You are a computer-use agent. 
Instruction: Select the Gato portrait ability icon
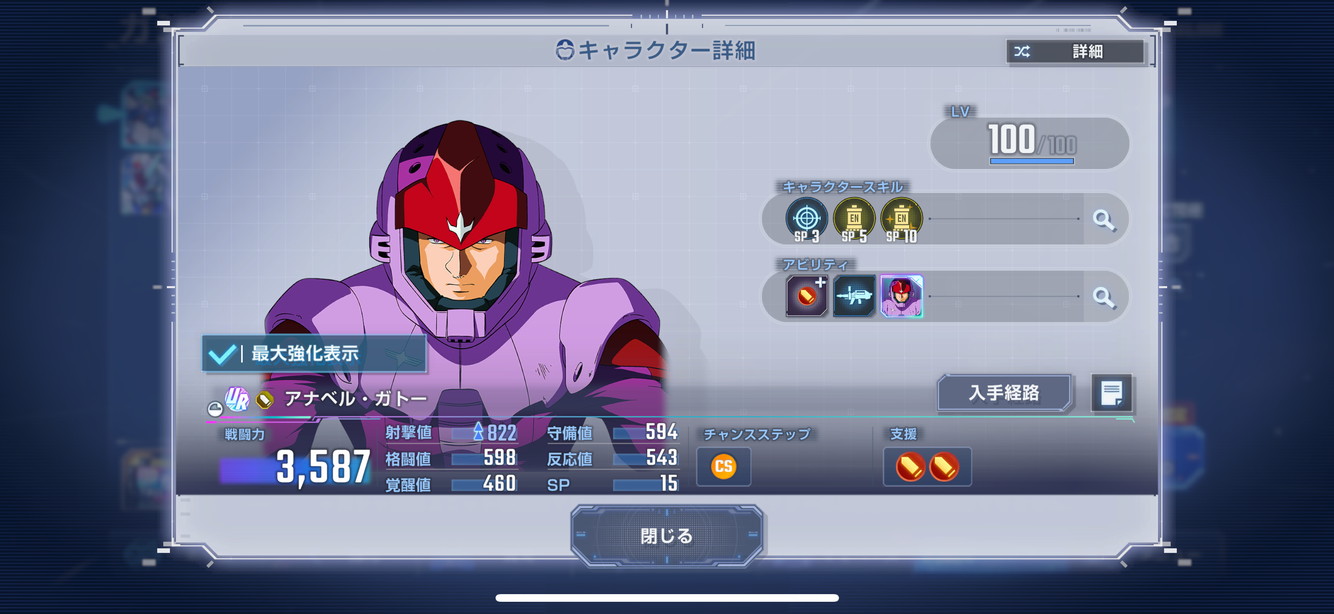point(901,297)
